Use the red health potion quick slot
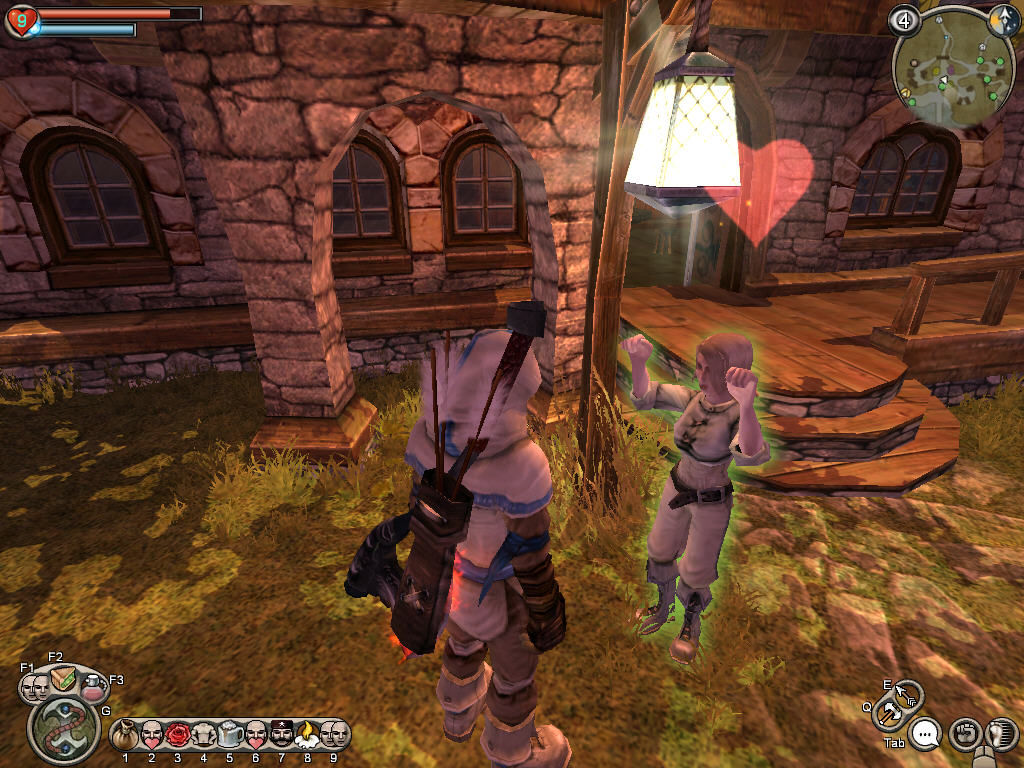The width and height of the screenshot is (1024, 768). point(93,687)
